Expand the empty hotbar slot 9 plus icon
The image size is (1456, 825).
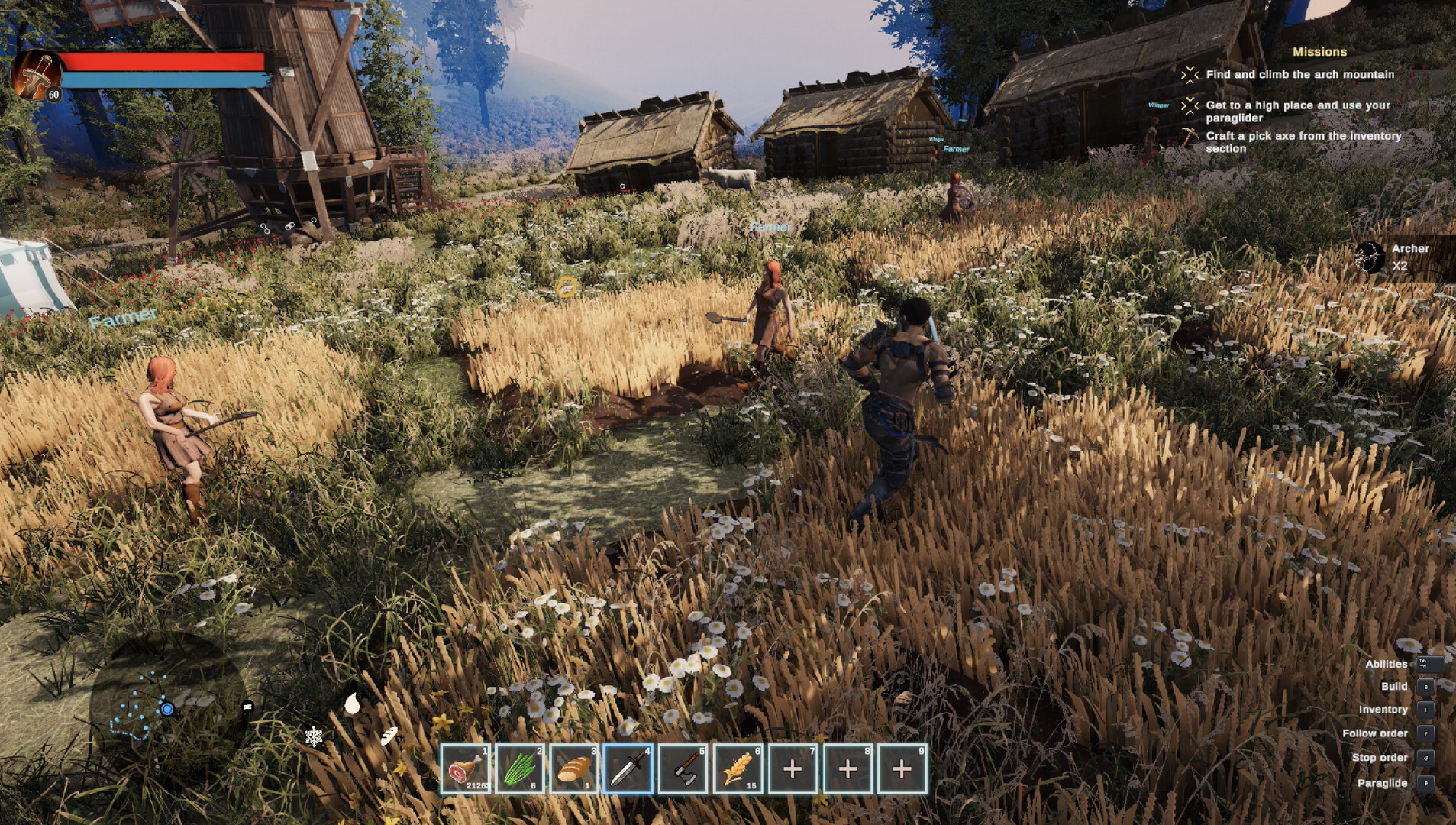coord(902,768)
